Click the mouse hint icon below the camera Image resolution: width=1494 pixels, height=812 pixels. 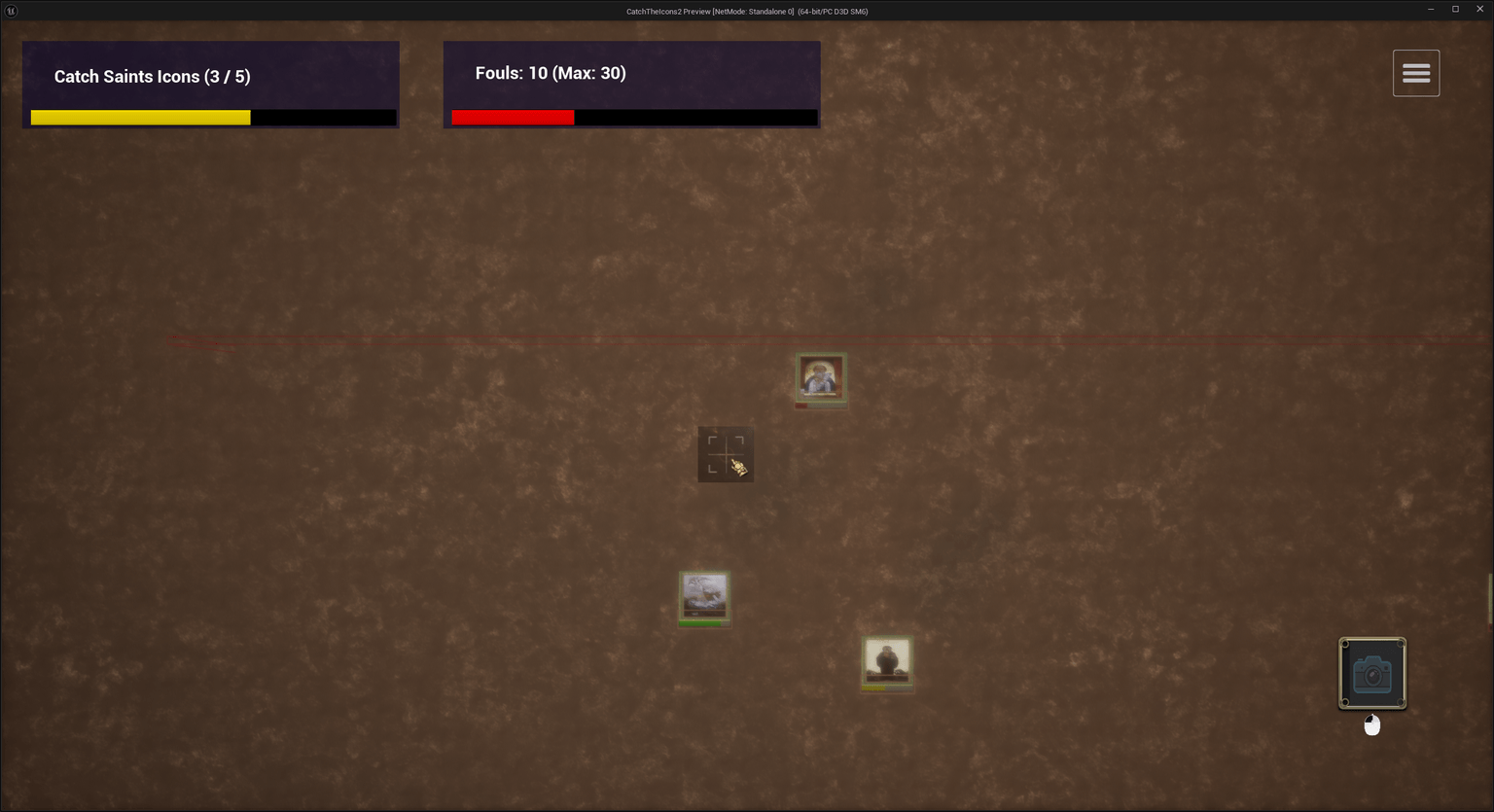[1372, 724]
